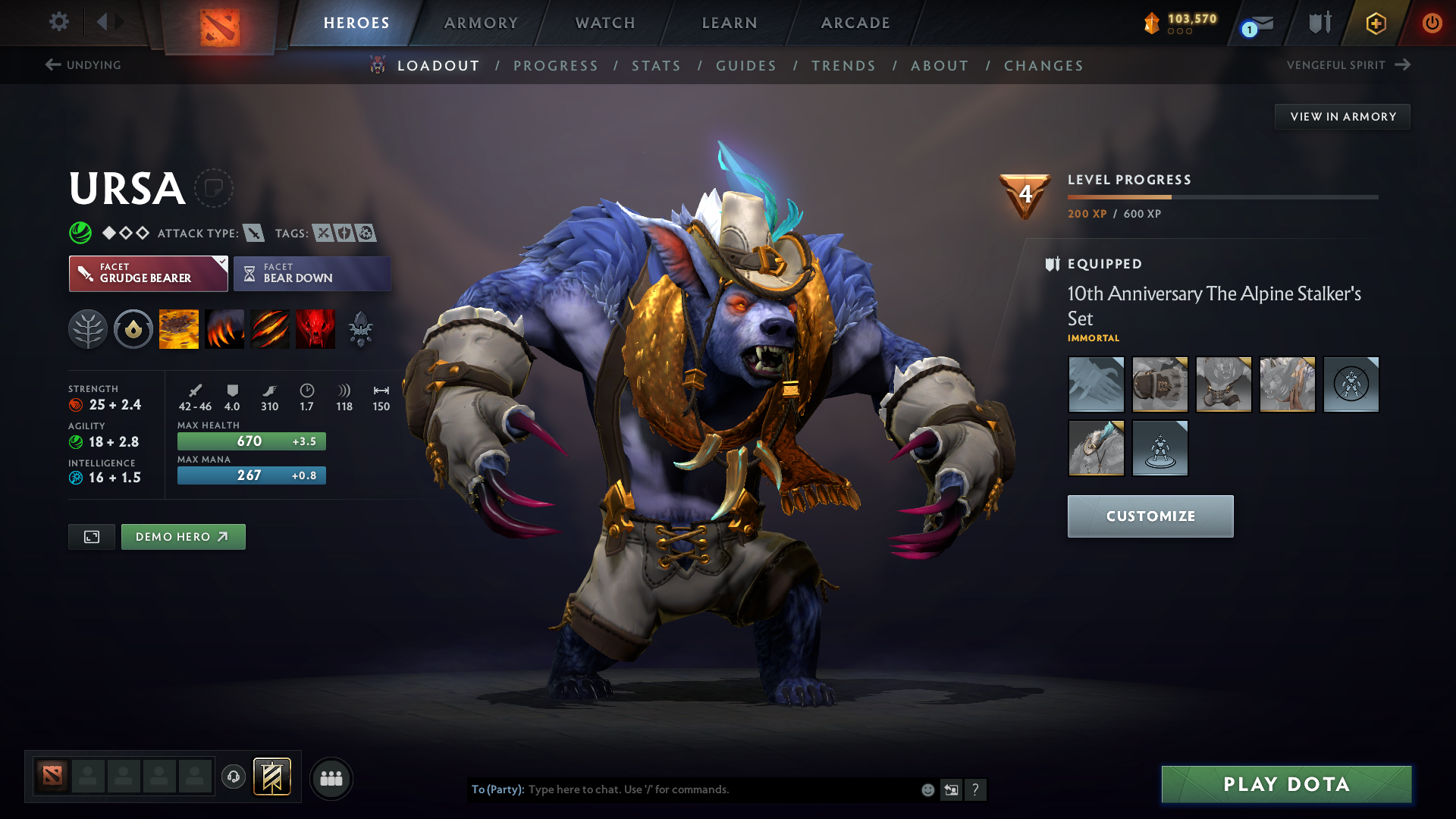The image size is (1456, 819).
Task: Inspect the Fury Swipes ability icon
Action: tap(269, 328)
